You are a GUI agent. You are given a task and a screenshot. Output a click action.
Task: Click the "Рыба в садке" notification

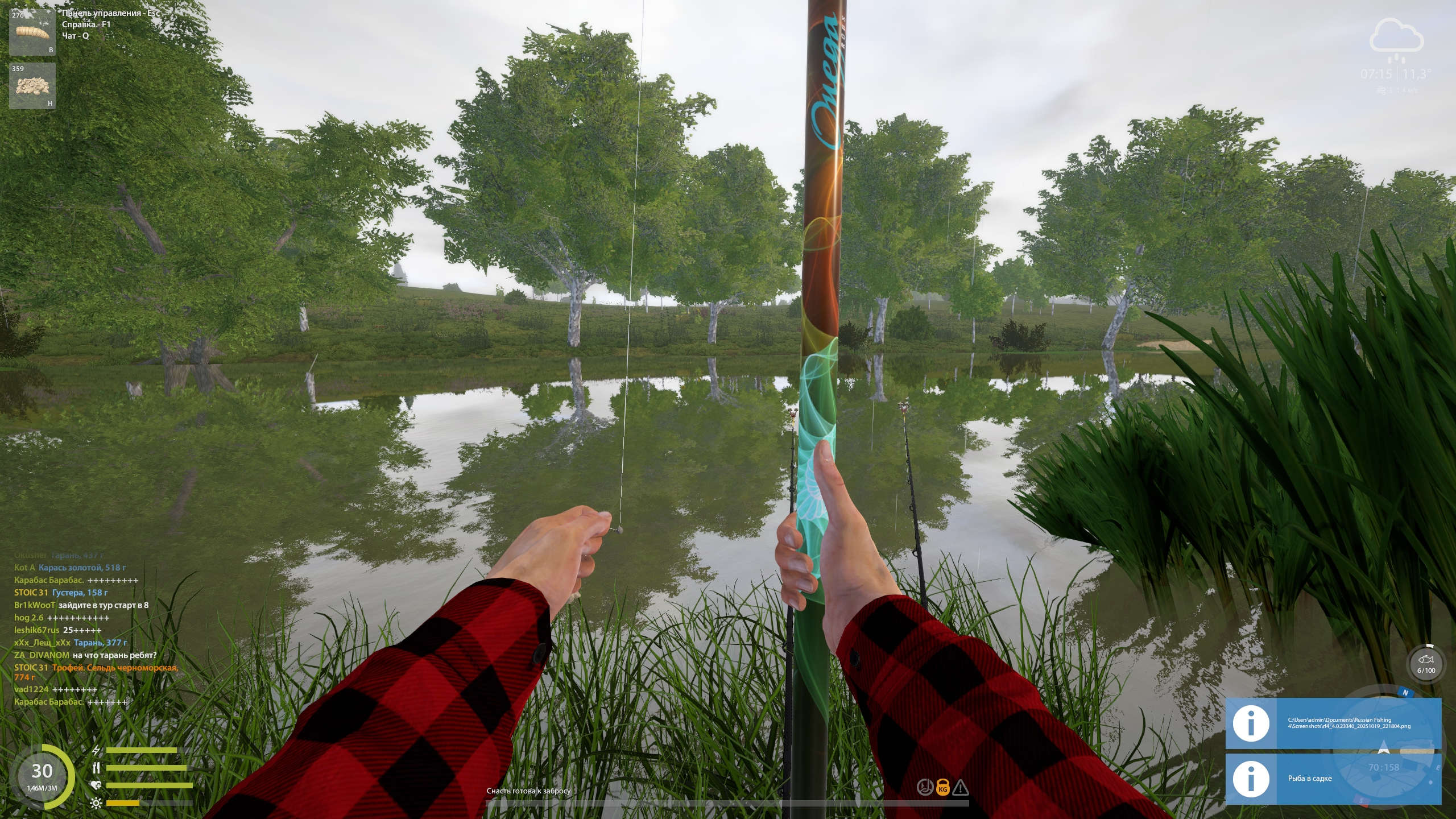[x=1333, y=779]
